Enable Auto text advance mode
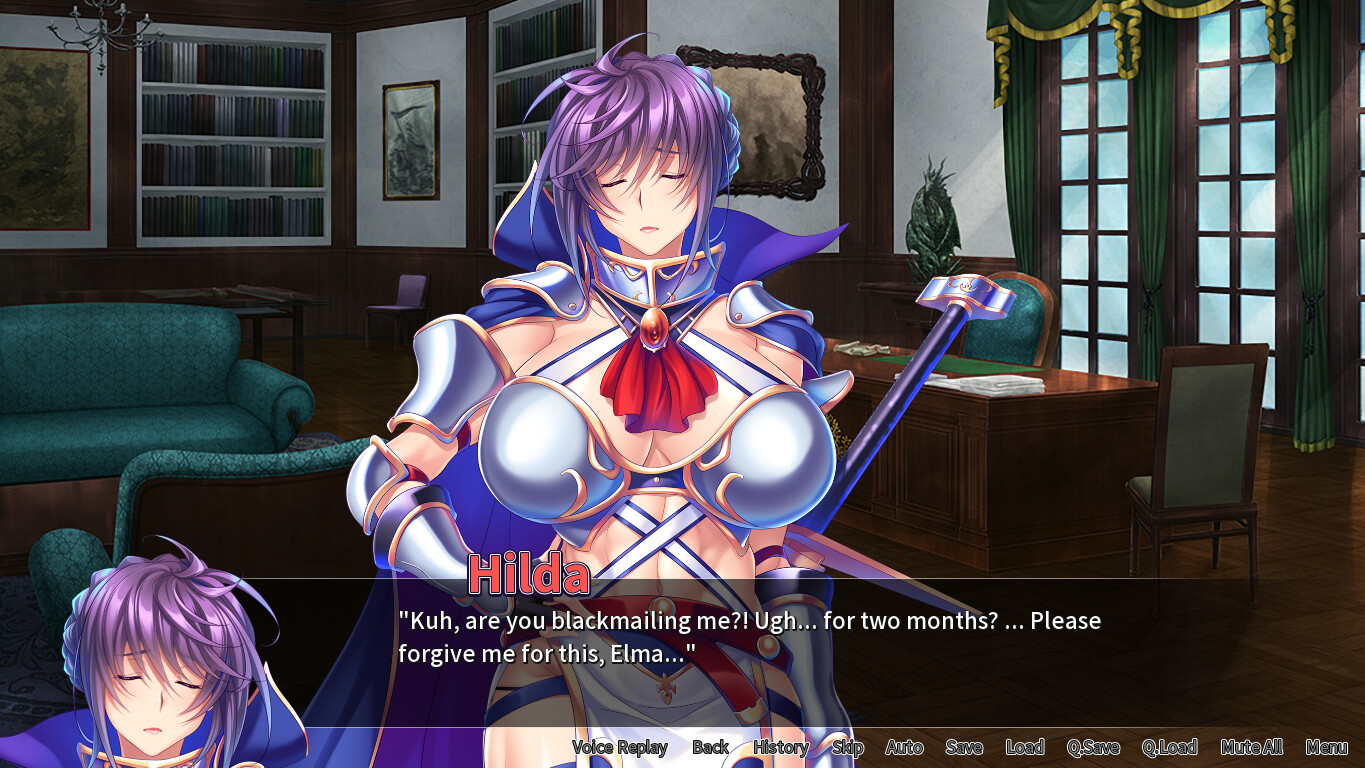The width and height of the screenshot is (1365, 768). pyautogui.click(x=903, y=747)
